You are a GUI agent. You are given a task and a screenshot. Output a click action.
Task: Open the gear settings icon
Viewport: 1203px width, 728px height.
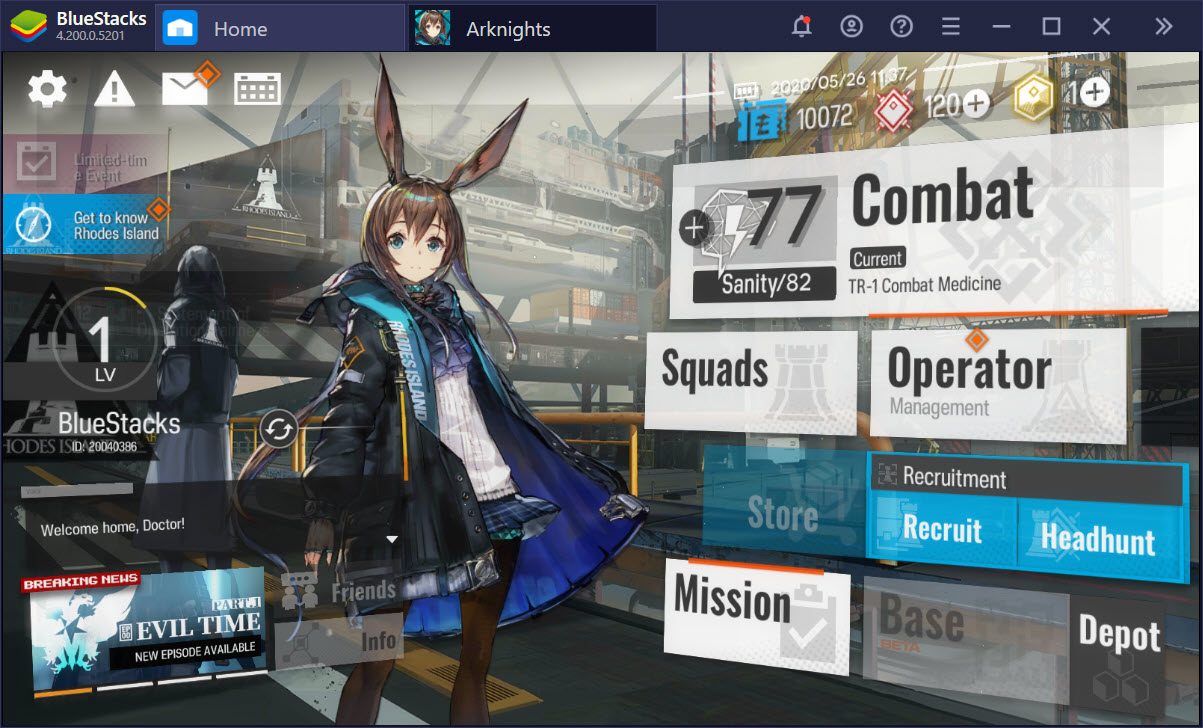tap(47, 90)
